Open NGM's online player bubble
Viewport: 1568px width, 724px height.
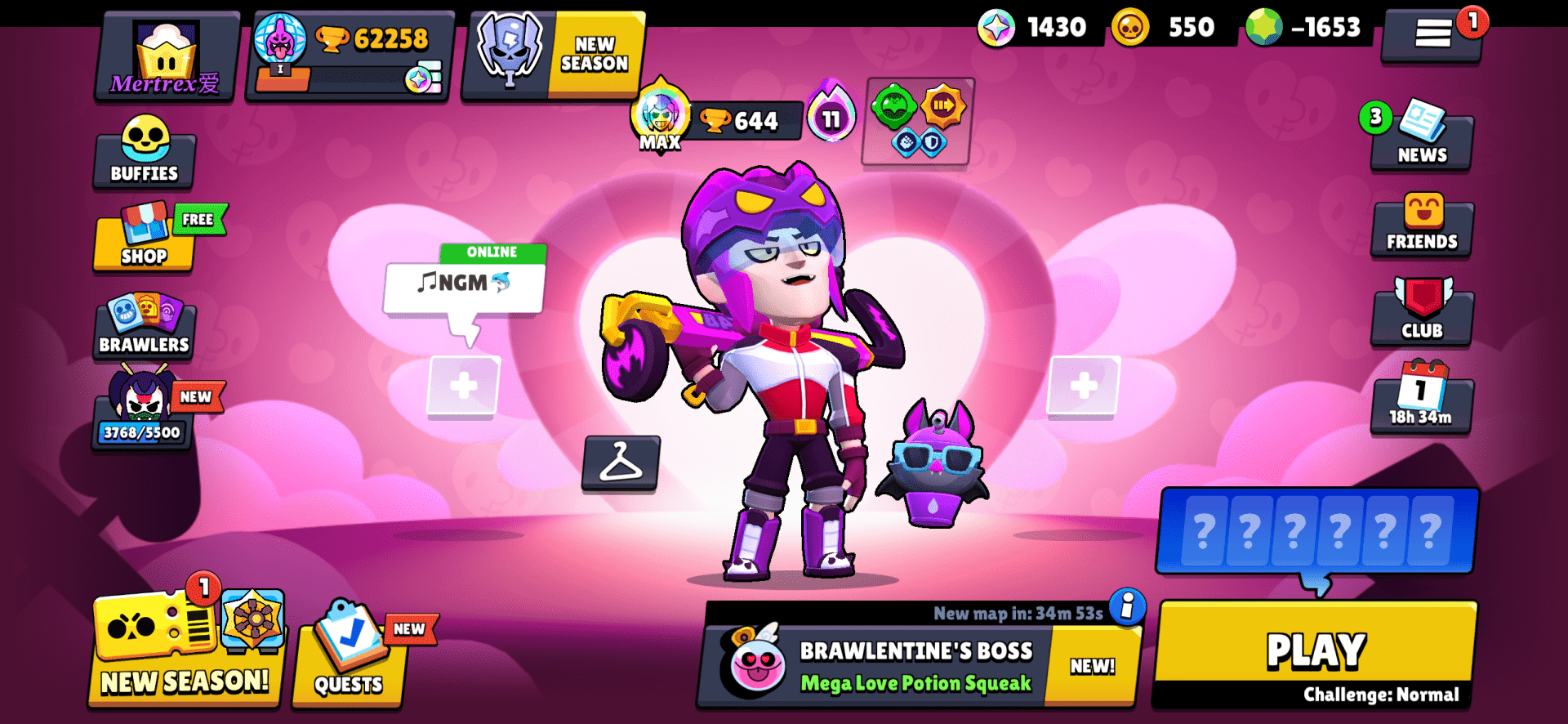[x=462, y=282]
